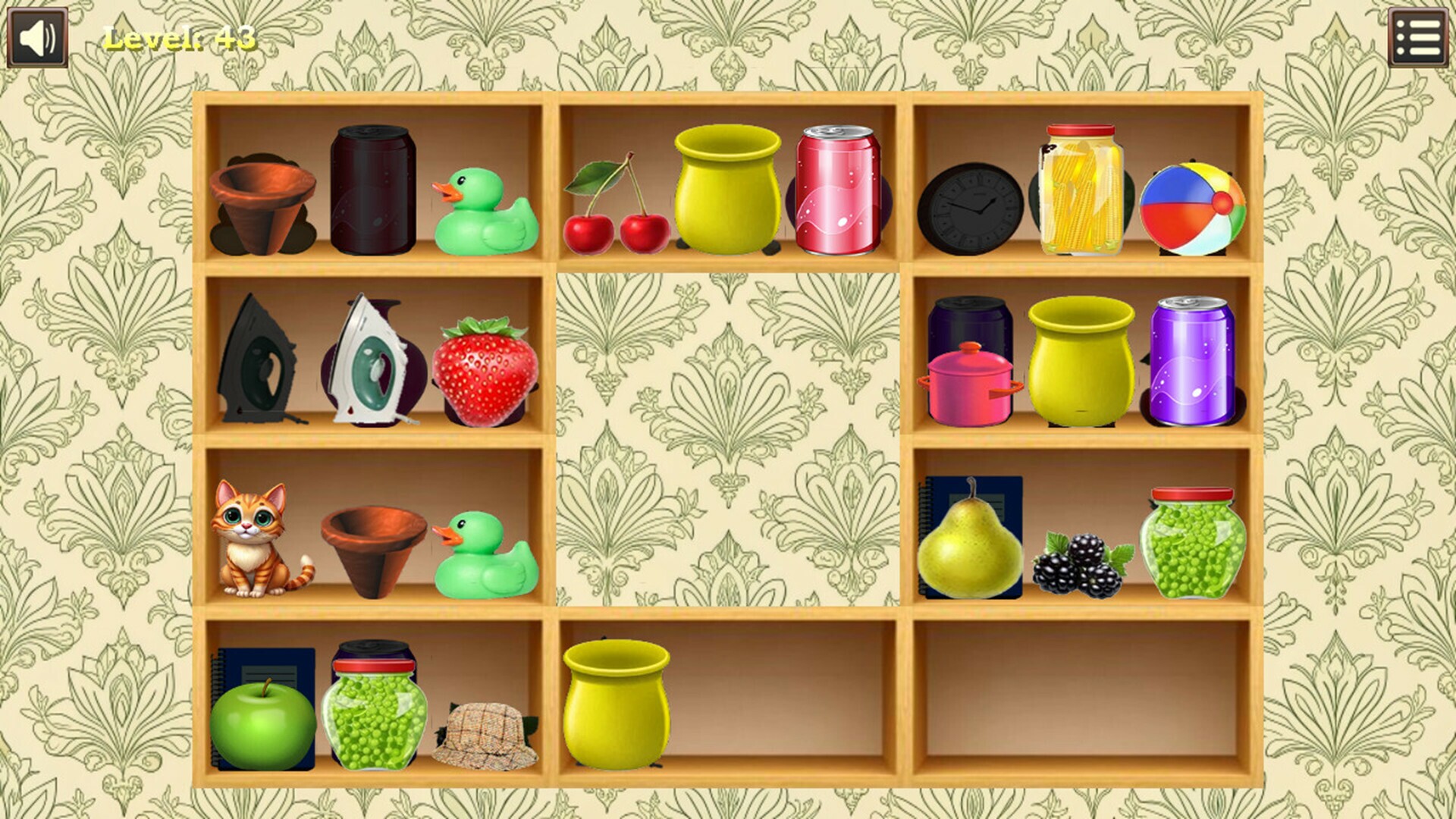This screenshot has width=1456, height=819.
Task: Open the list menu button
Action: pos(1417,37)
